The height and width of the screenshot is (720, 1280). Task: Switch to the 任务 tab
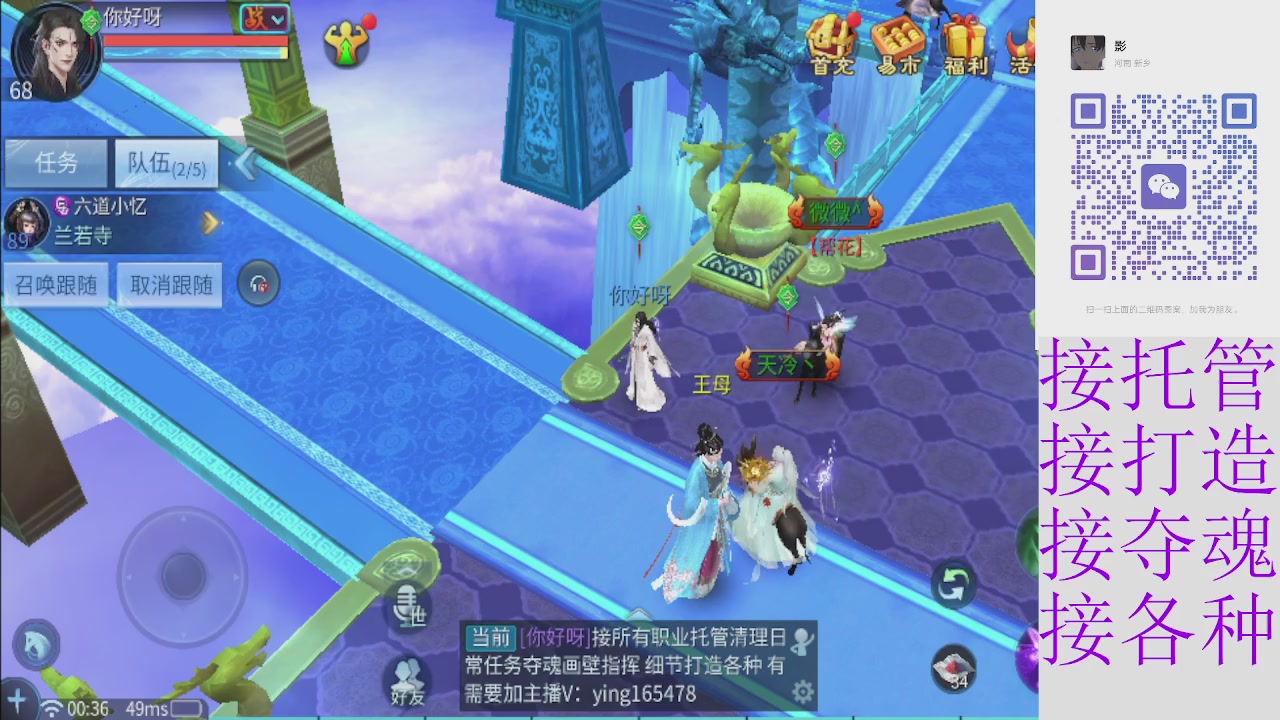pyautogui.click(x=57, y=163)
